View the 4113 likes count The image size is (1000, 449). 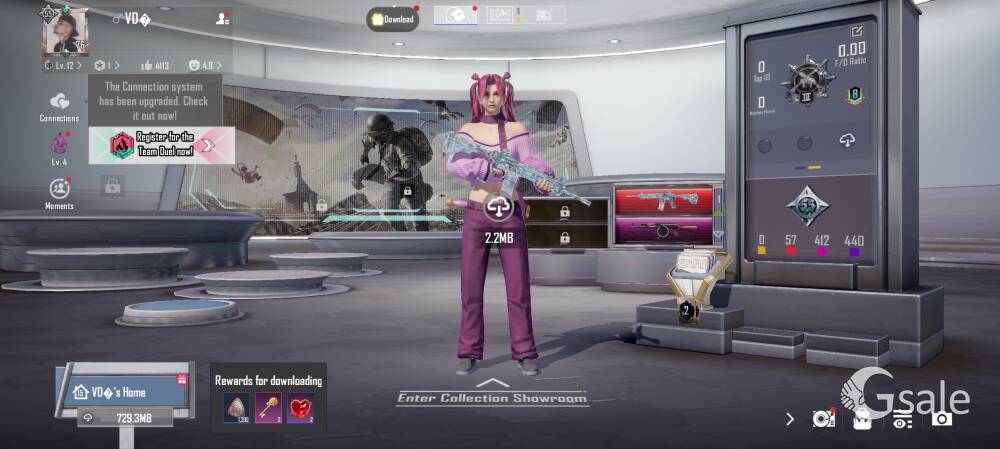(x=155, y=66)
